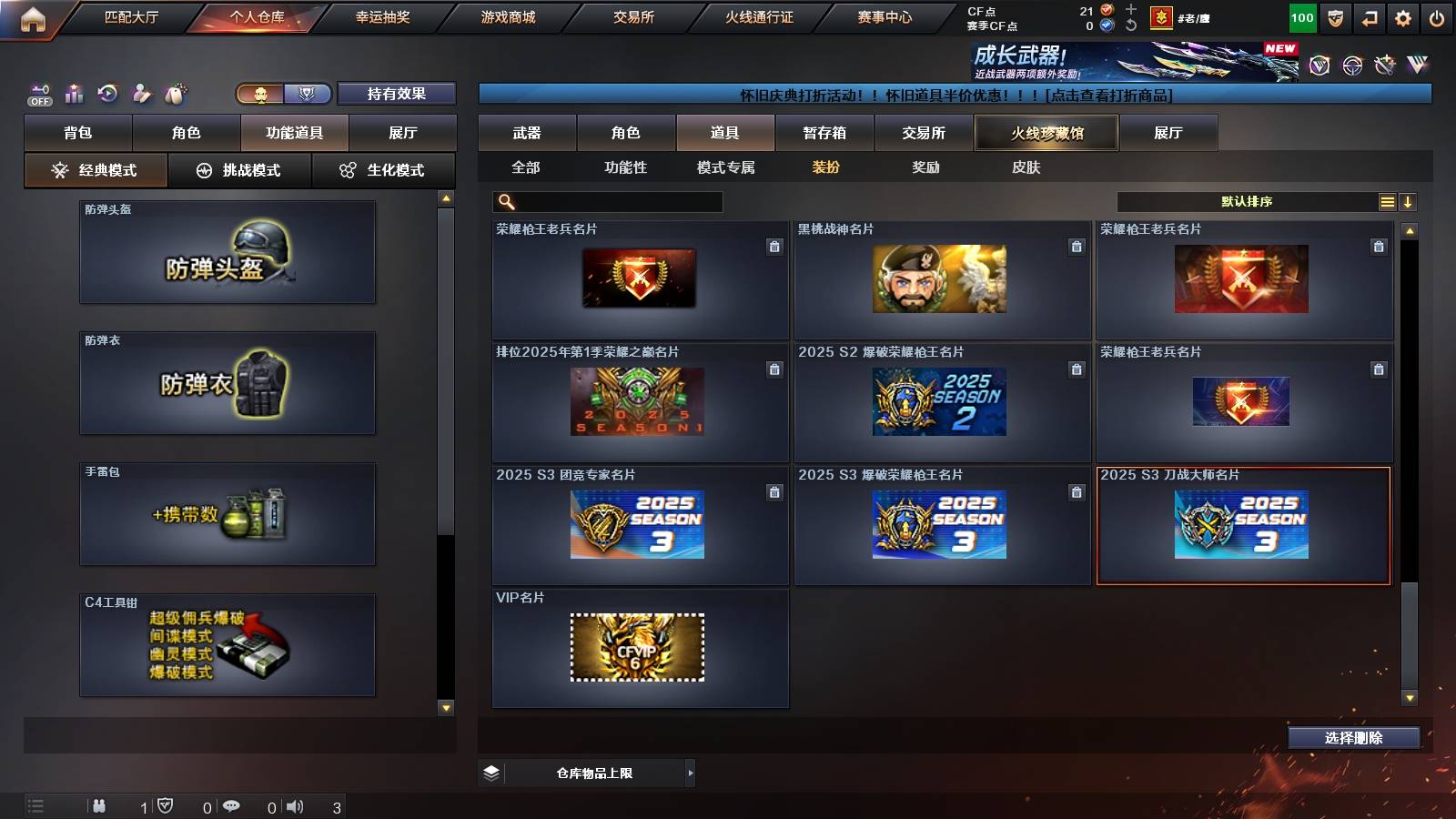This screenshot has height=819, width=1456.
Task: Select the return arrow icon near settings
Action: point(1370,16)
